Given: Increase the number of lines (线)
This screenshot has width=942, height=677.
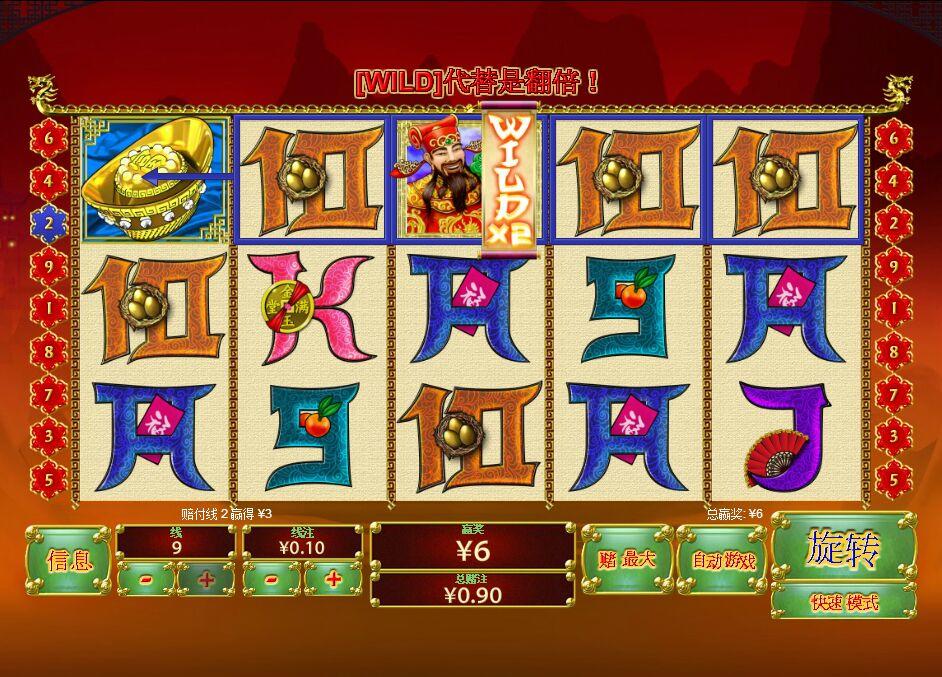Looking at the screenshot, I should [x=206, y=579].
